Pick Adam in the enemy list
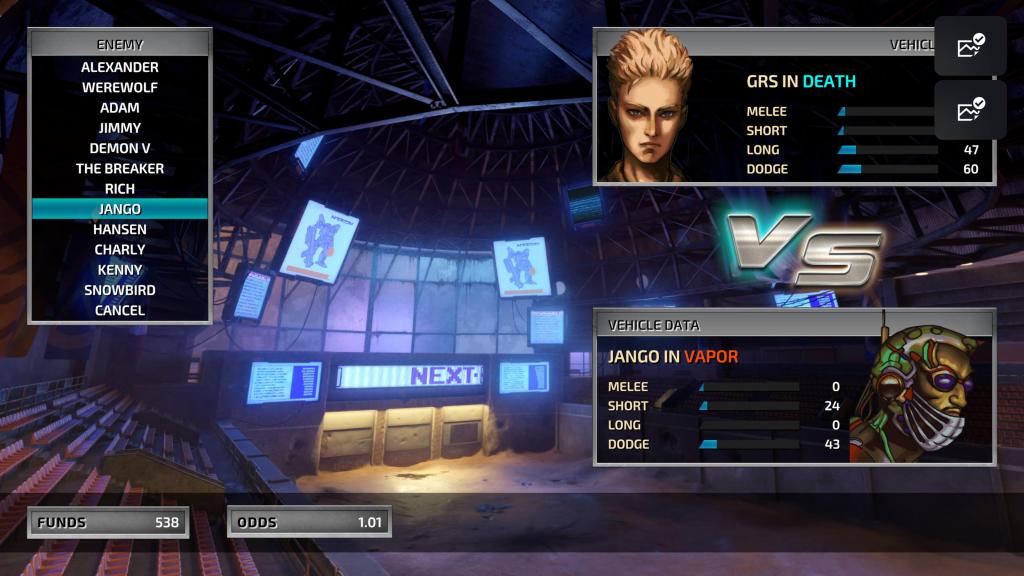The width and height of the screenshot is (1024, 576). coord(120,108)
